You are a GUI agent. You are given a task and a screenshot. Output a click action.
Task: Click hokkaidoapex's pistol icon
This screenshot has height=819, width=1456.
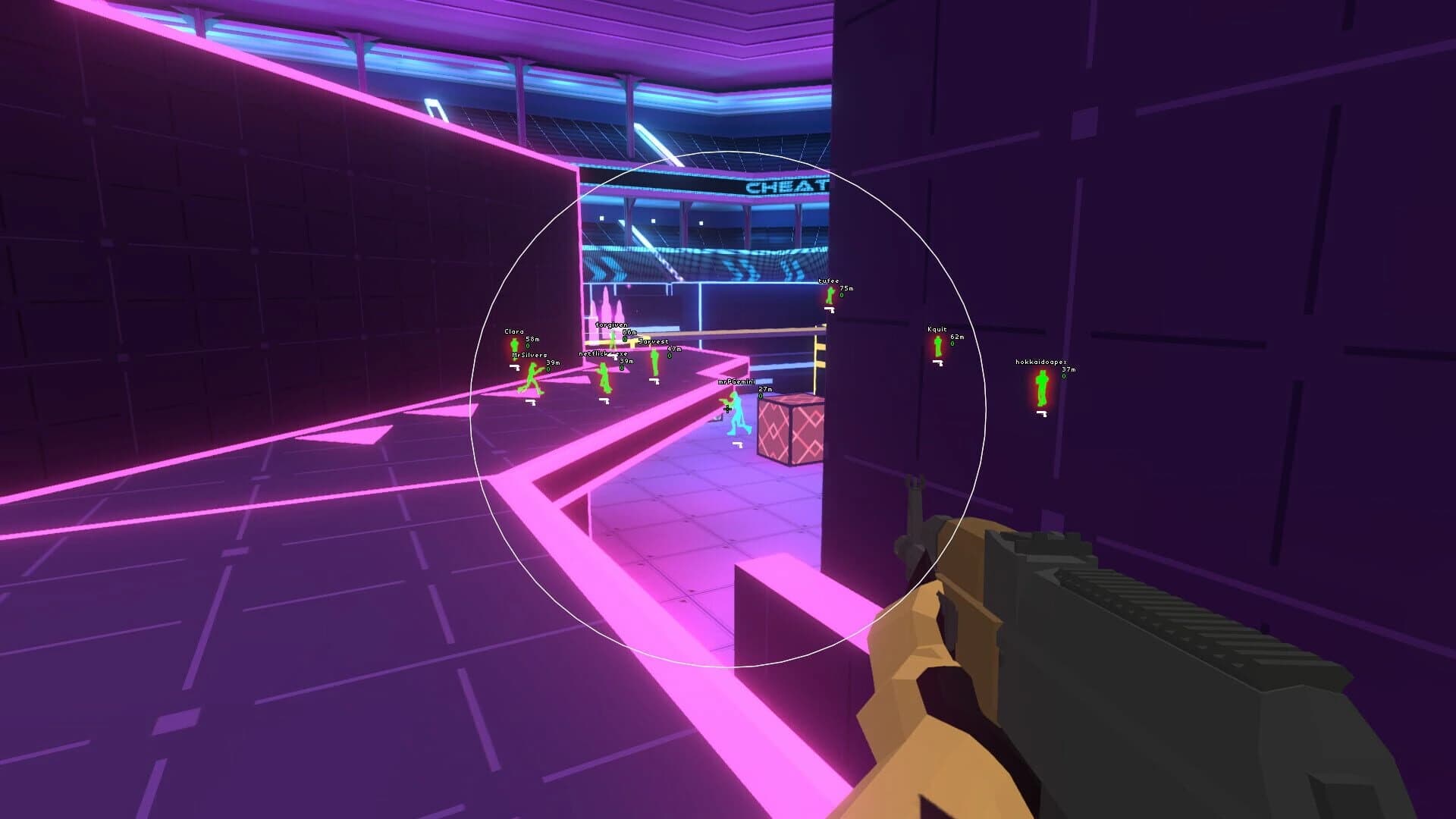click(x=1041, y=415)
